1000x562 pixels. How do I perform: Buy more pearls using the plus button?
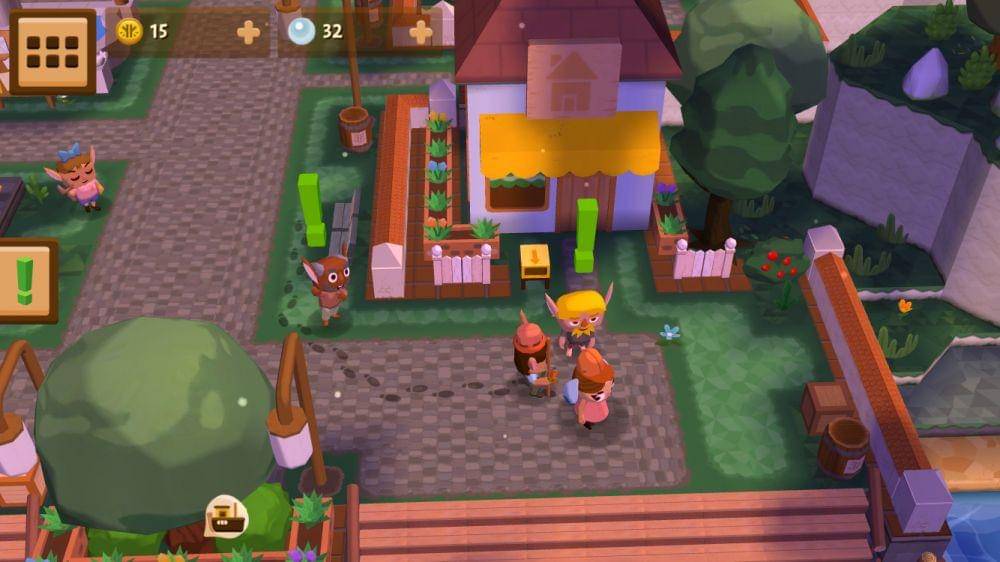pos(421,32)
